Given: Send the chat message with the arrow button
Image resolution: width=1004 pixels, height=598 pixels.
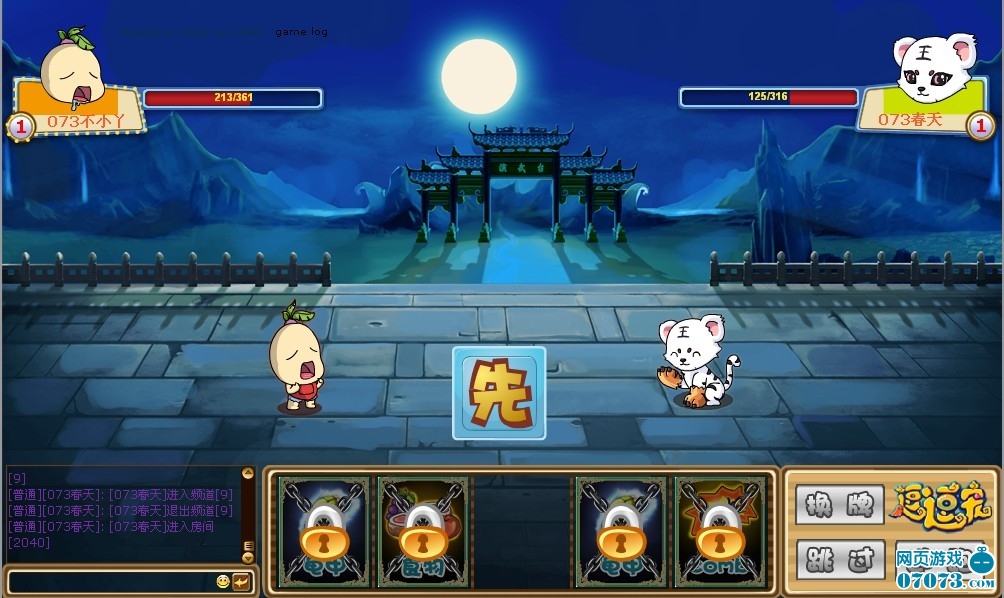Looking at the screenshot, I should click(241, 581).
